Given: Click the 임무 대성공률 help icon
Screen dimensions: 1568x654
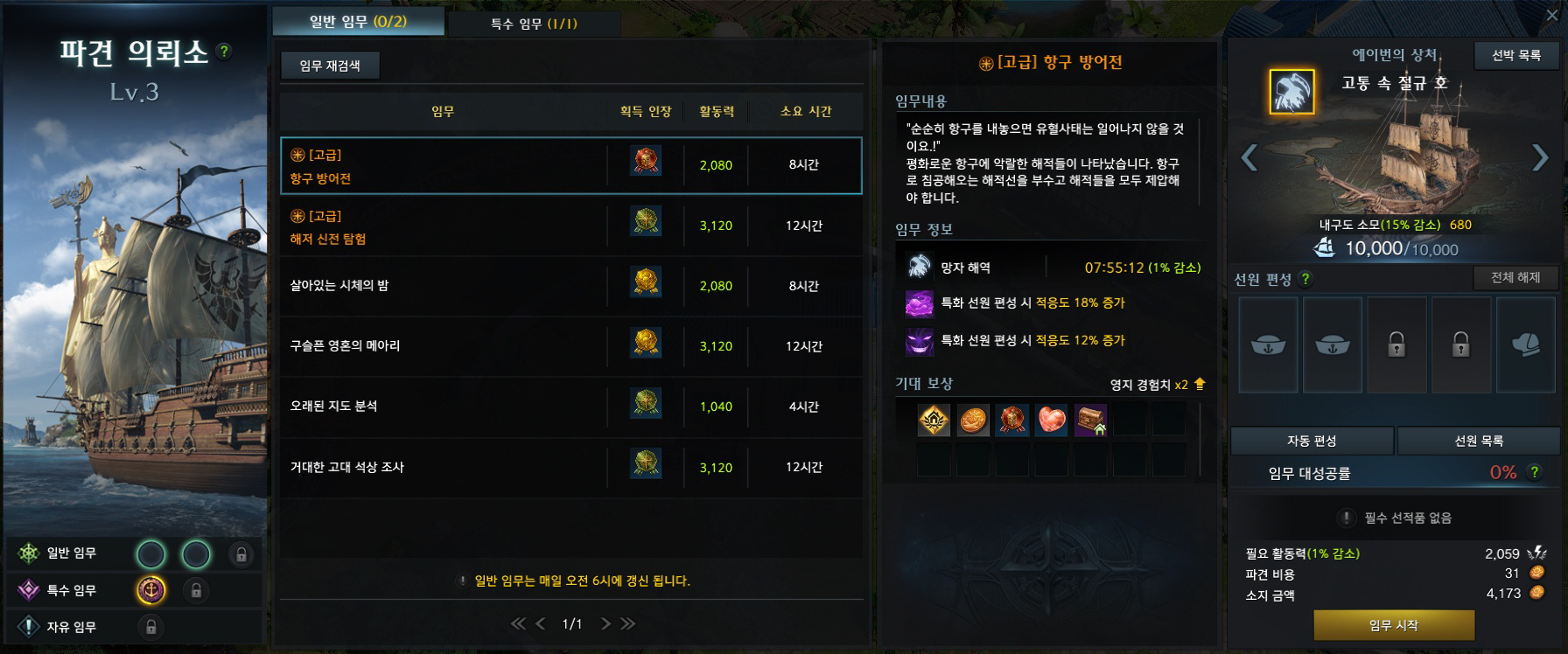Looking at the screenshot, I should (x=1535, y=472).
